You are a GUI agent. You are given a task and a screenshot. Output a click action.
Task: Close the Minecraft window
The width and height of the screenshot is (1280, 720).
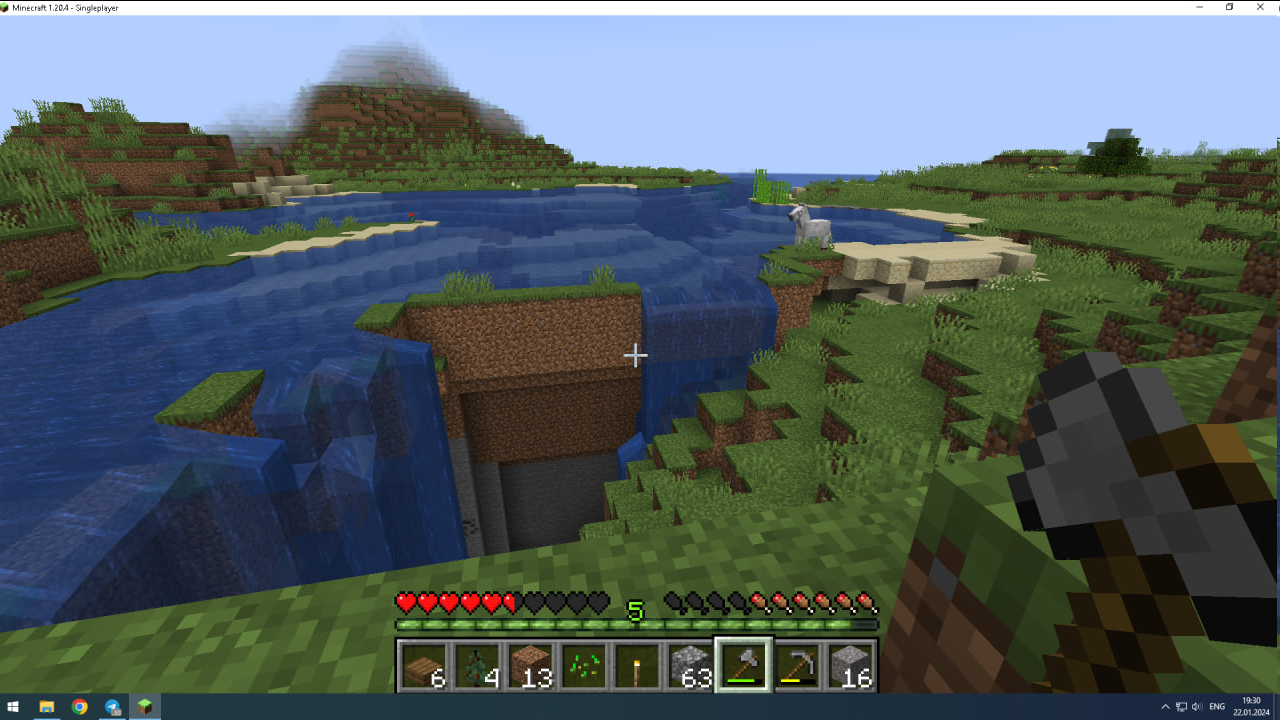[1259, 7]
